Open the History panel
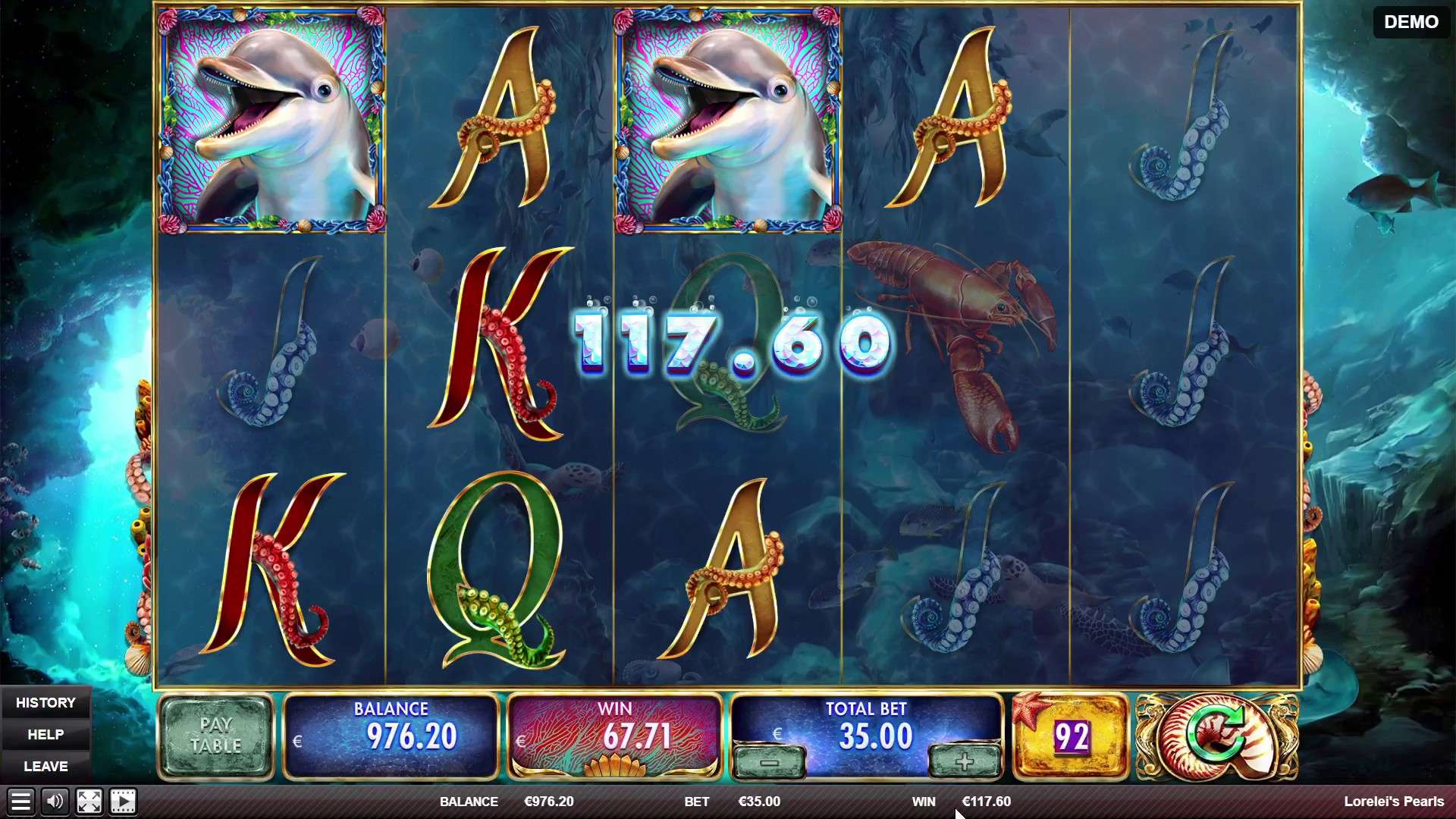 (45, 703)
